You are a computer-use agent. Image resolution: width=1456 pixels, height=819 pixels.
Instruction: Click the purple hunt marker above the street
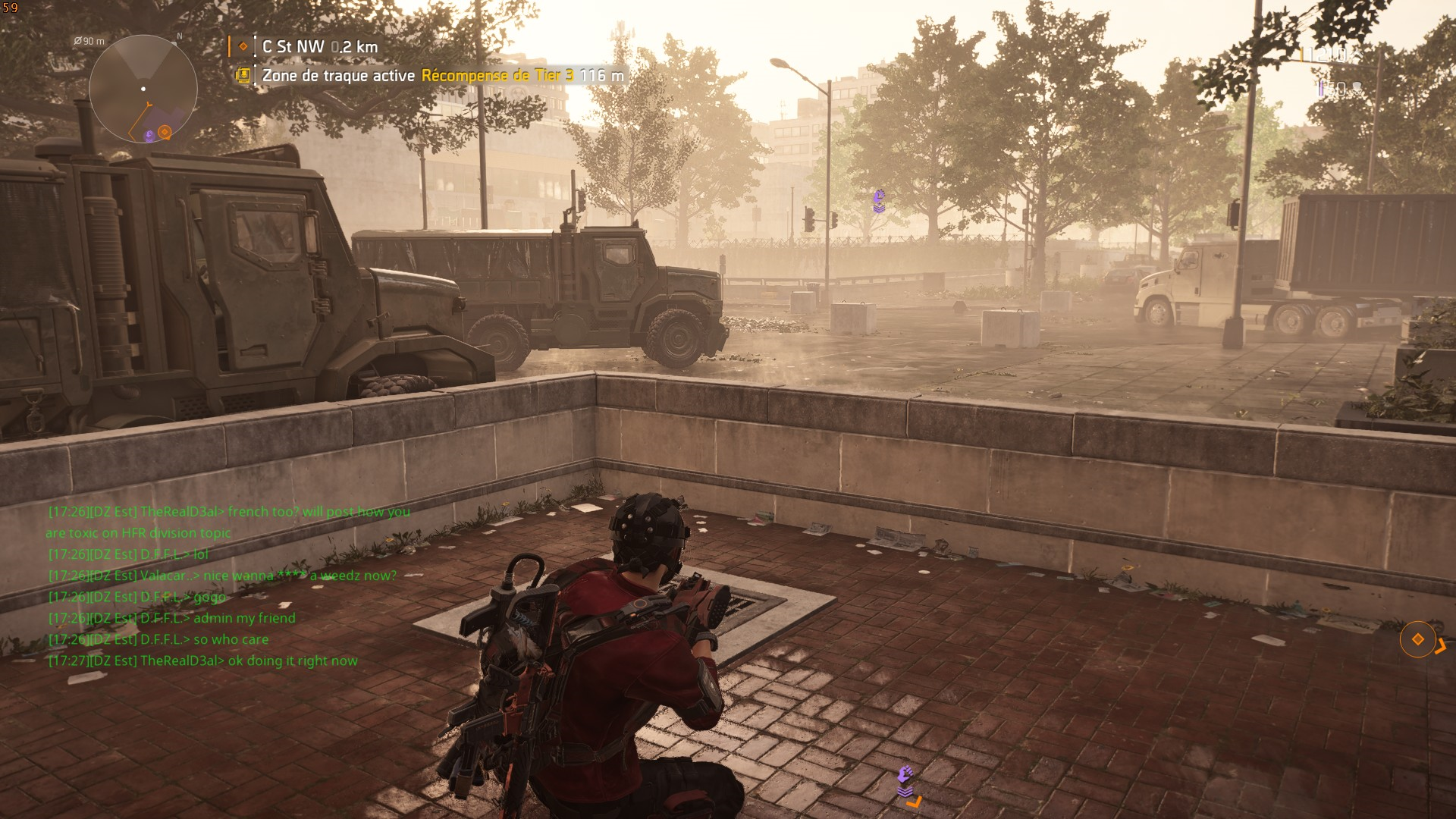879,200
